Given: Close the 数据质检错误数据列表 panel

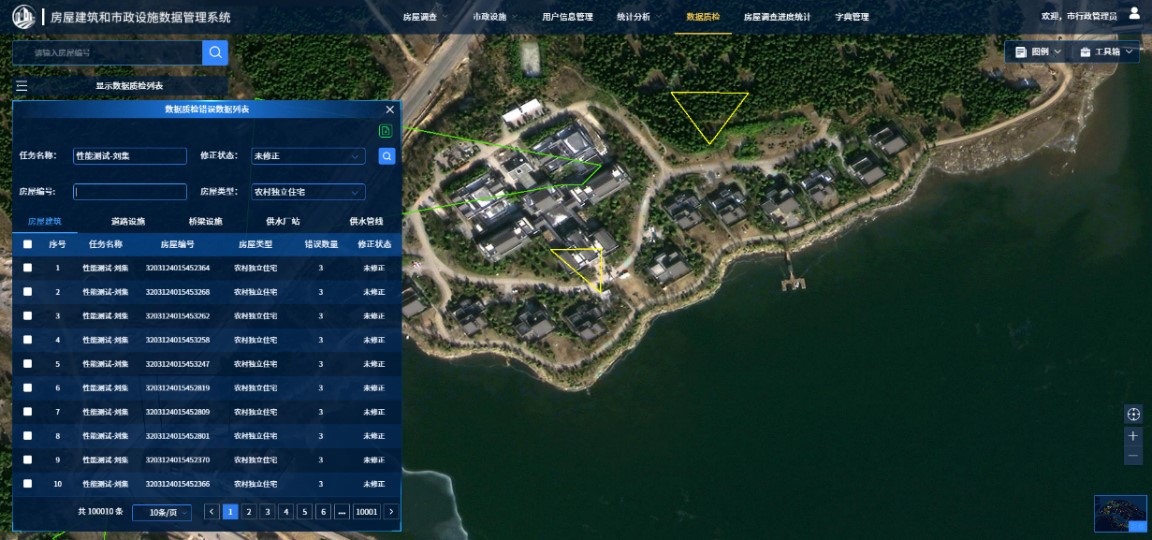Looking at the screenshot, I should 390,109.
